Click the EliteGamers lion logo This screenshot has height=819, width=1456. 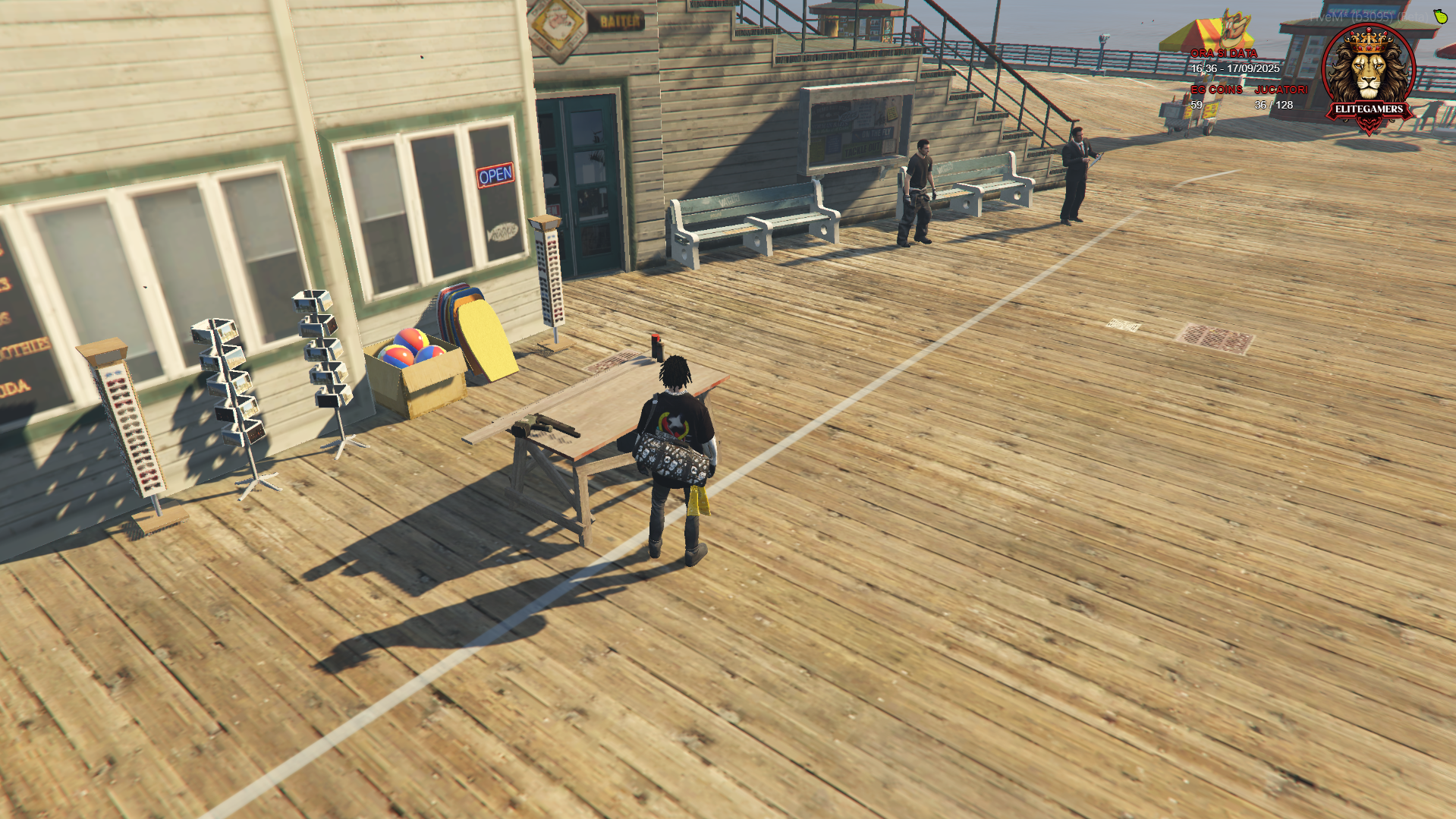[1368, 76]
